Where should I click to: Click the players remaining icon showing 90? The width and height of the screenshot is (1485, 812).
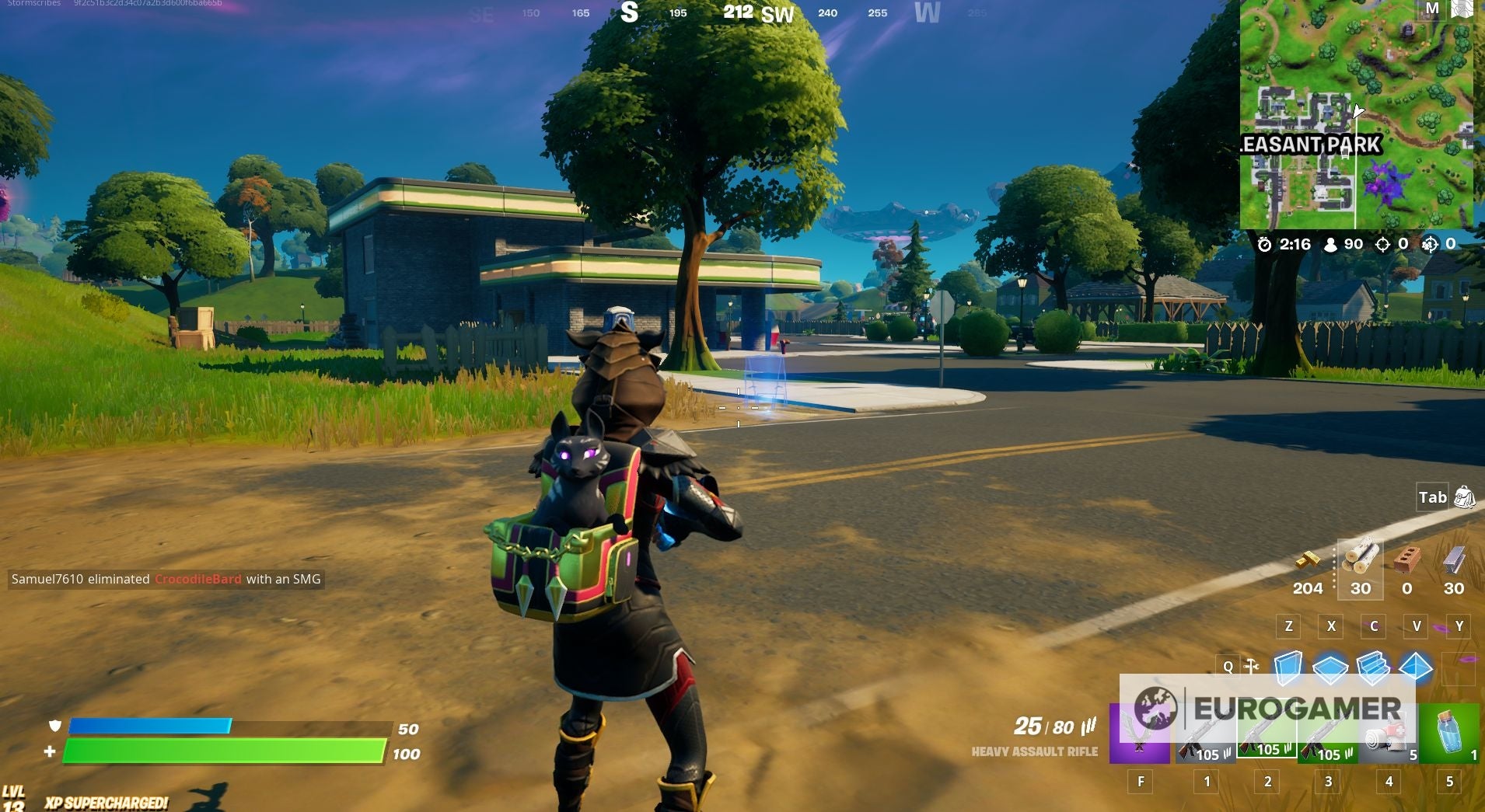(1330, 245)
